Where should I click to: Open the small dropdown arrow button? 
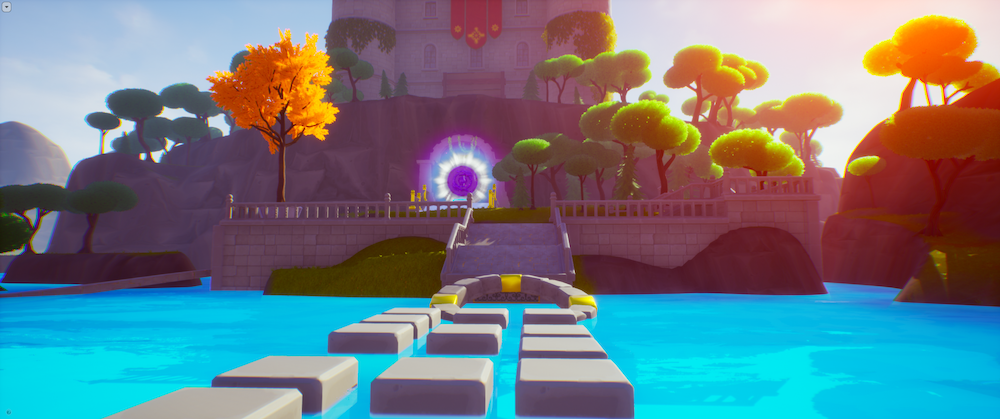[x=7, y=6]
